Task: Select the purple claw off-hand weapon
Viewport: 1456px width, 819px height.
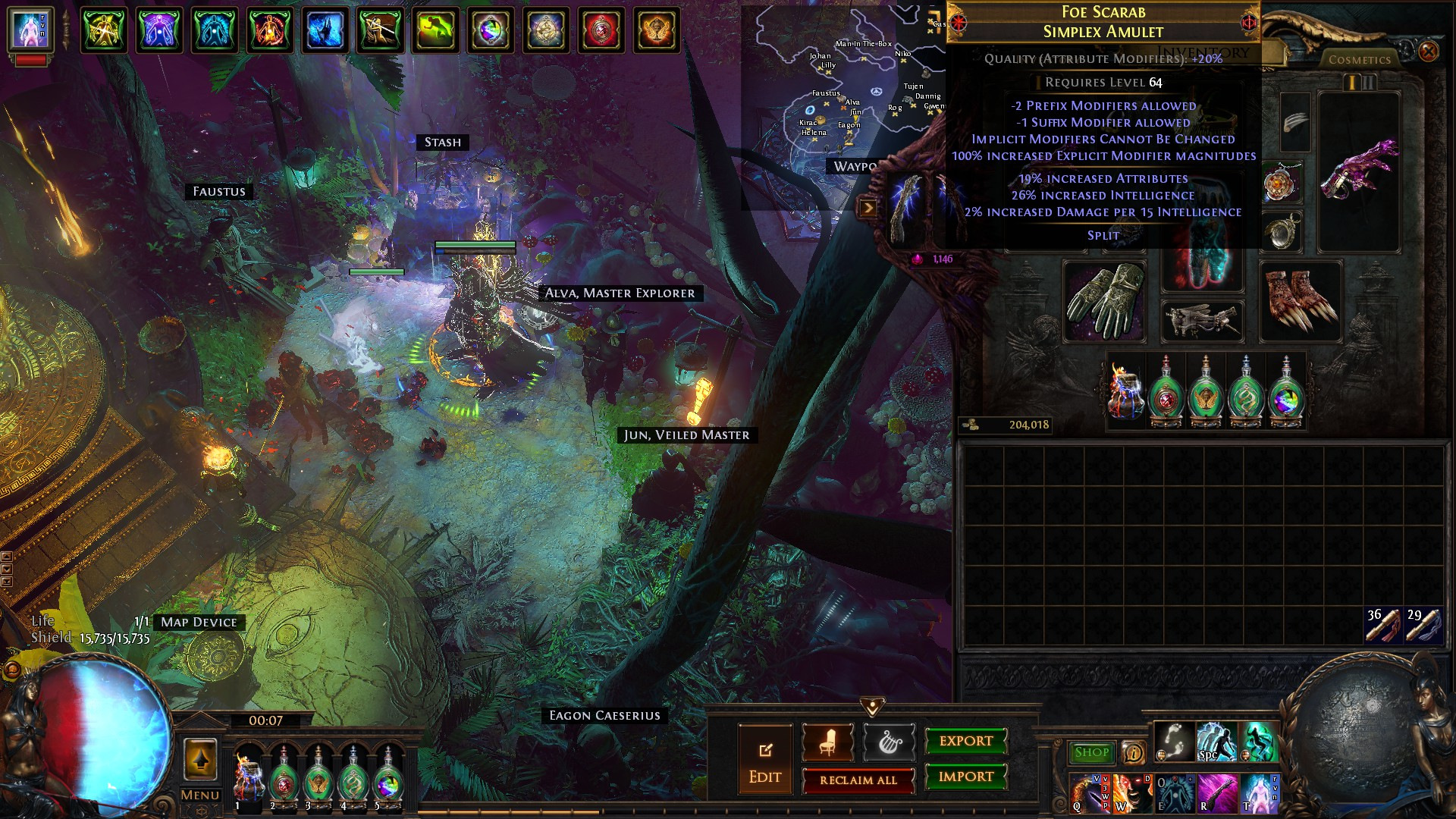Action: click(1358, 171)
